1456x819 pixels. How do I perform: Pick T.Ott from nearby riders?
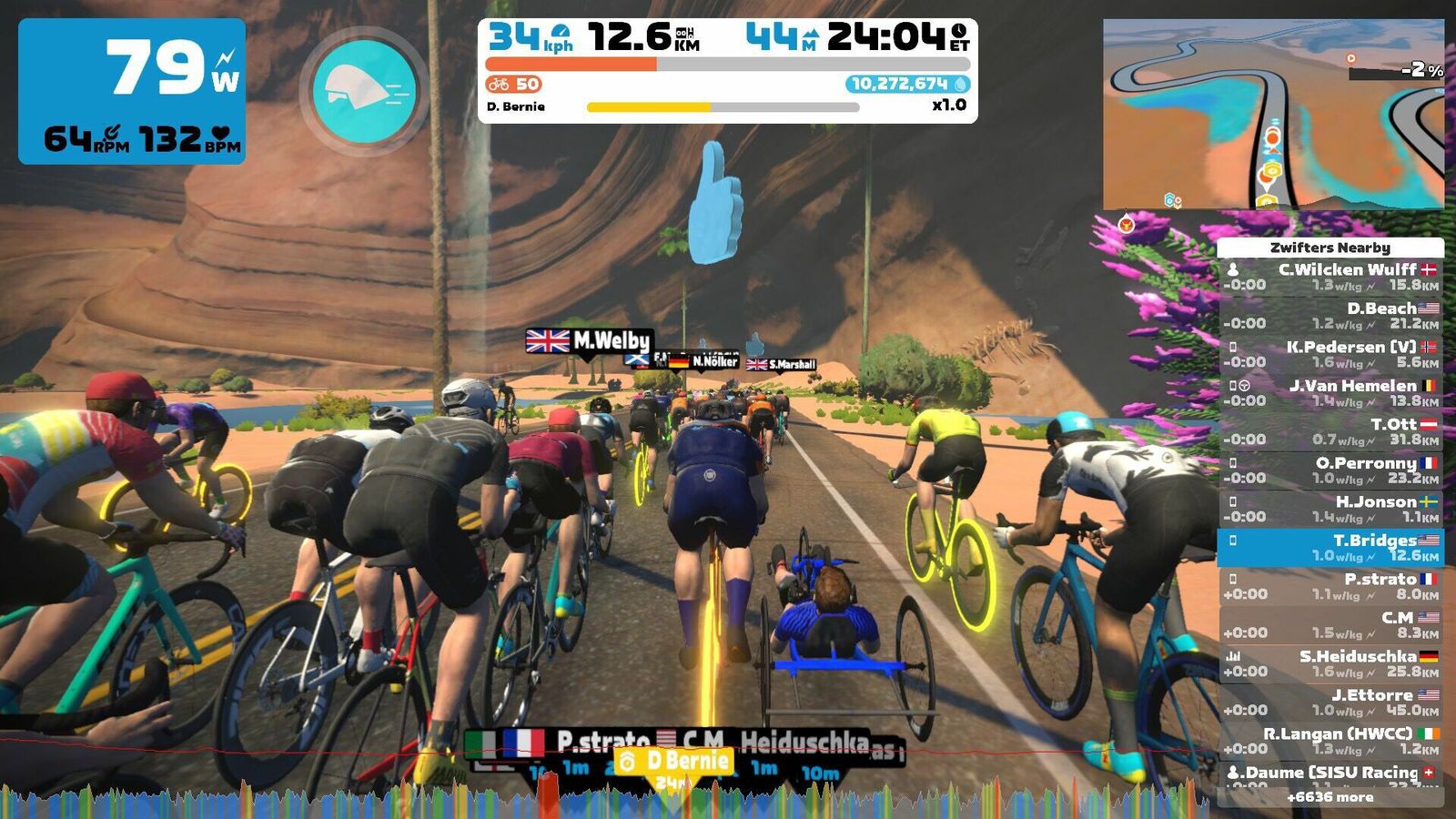(x=1330, y=431)
